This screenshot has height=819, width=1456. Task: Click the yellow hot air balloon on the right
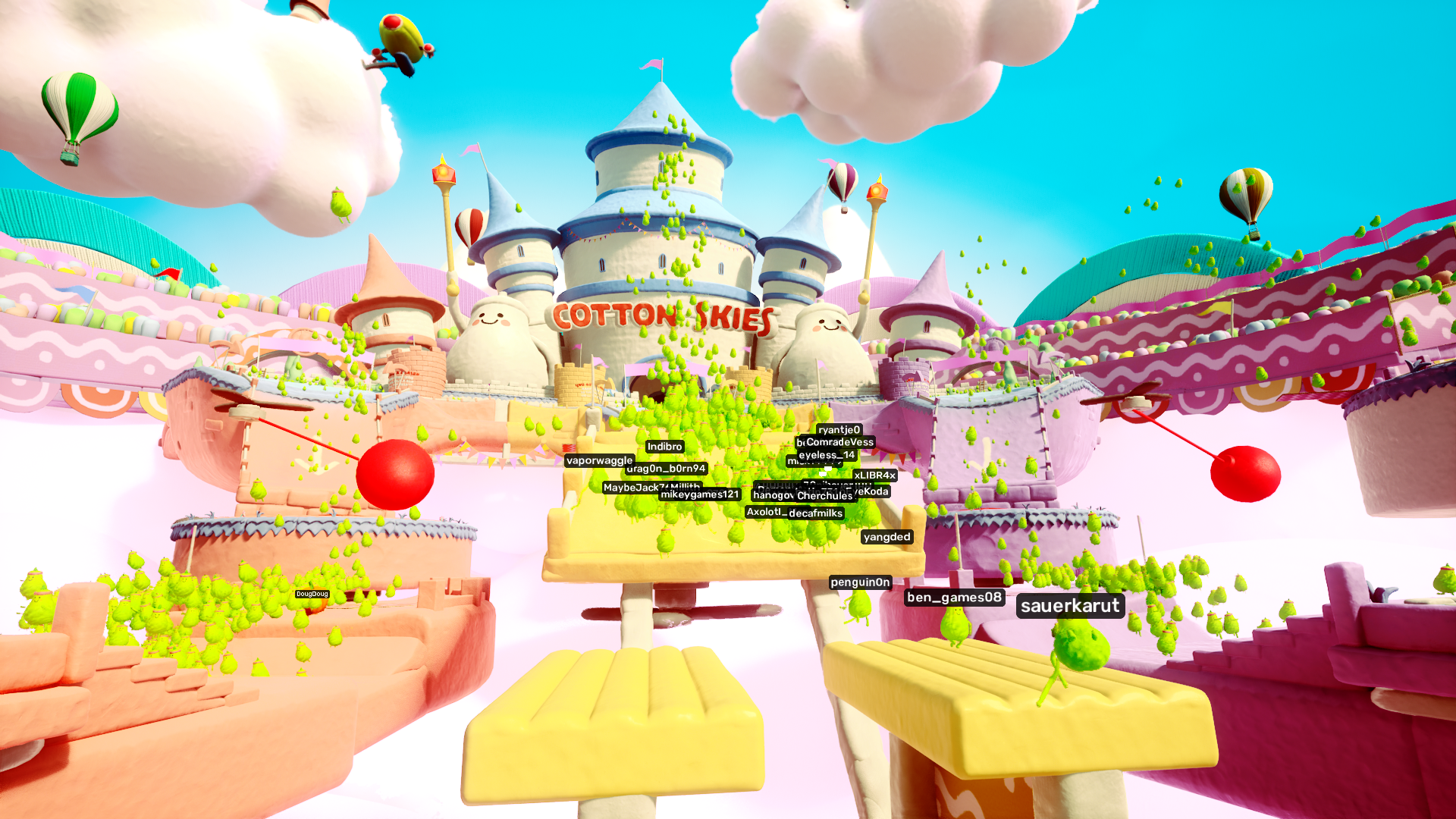[x=1246, y=191]
